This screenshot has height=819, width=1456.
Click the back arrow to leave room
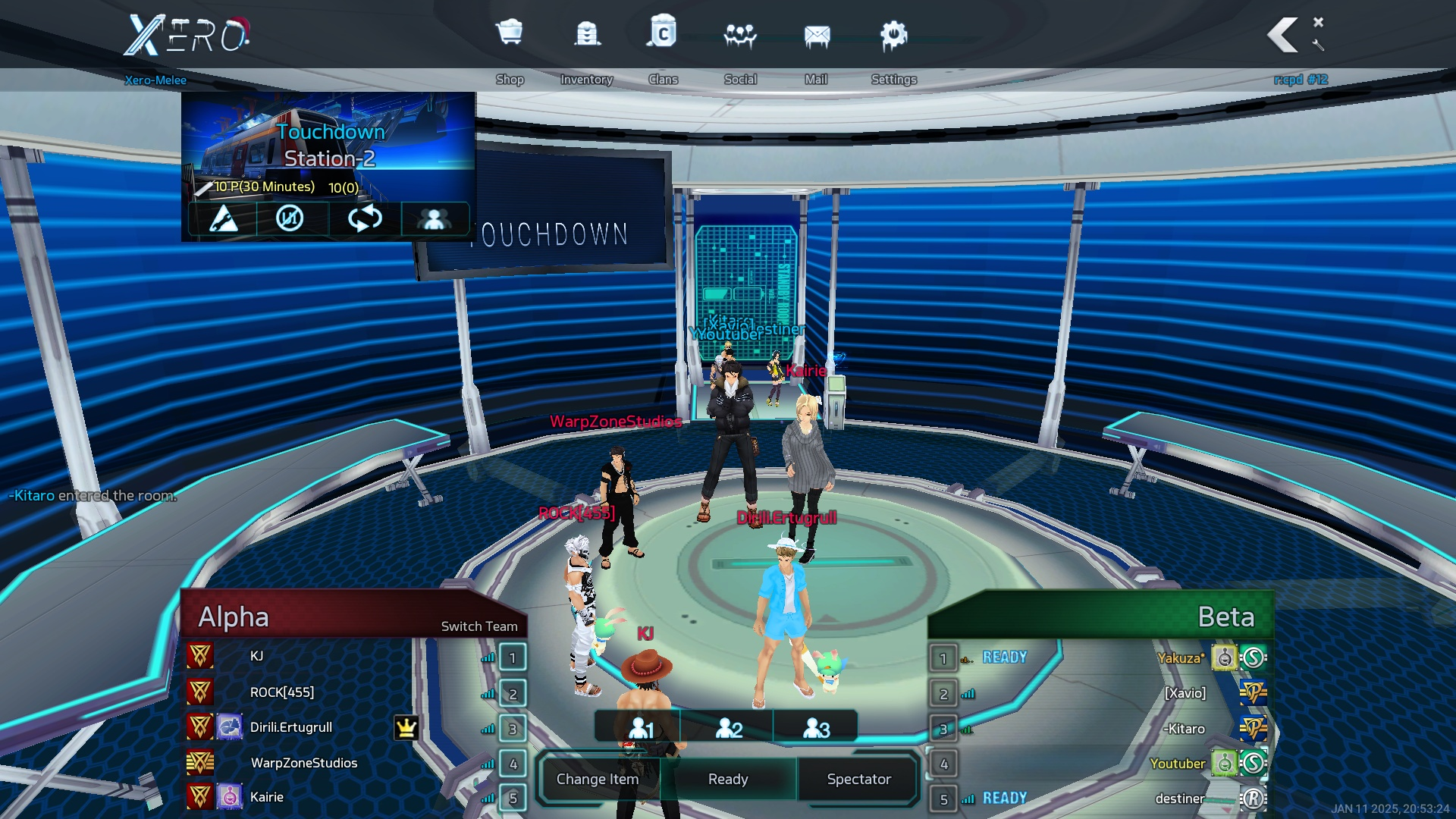click(x=1283, y=35)
